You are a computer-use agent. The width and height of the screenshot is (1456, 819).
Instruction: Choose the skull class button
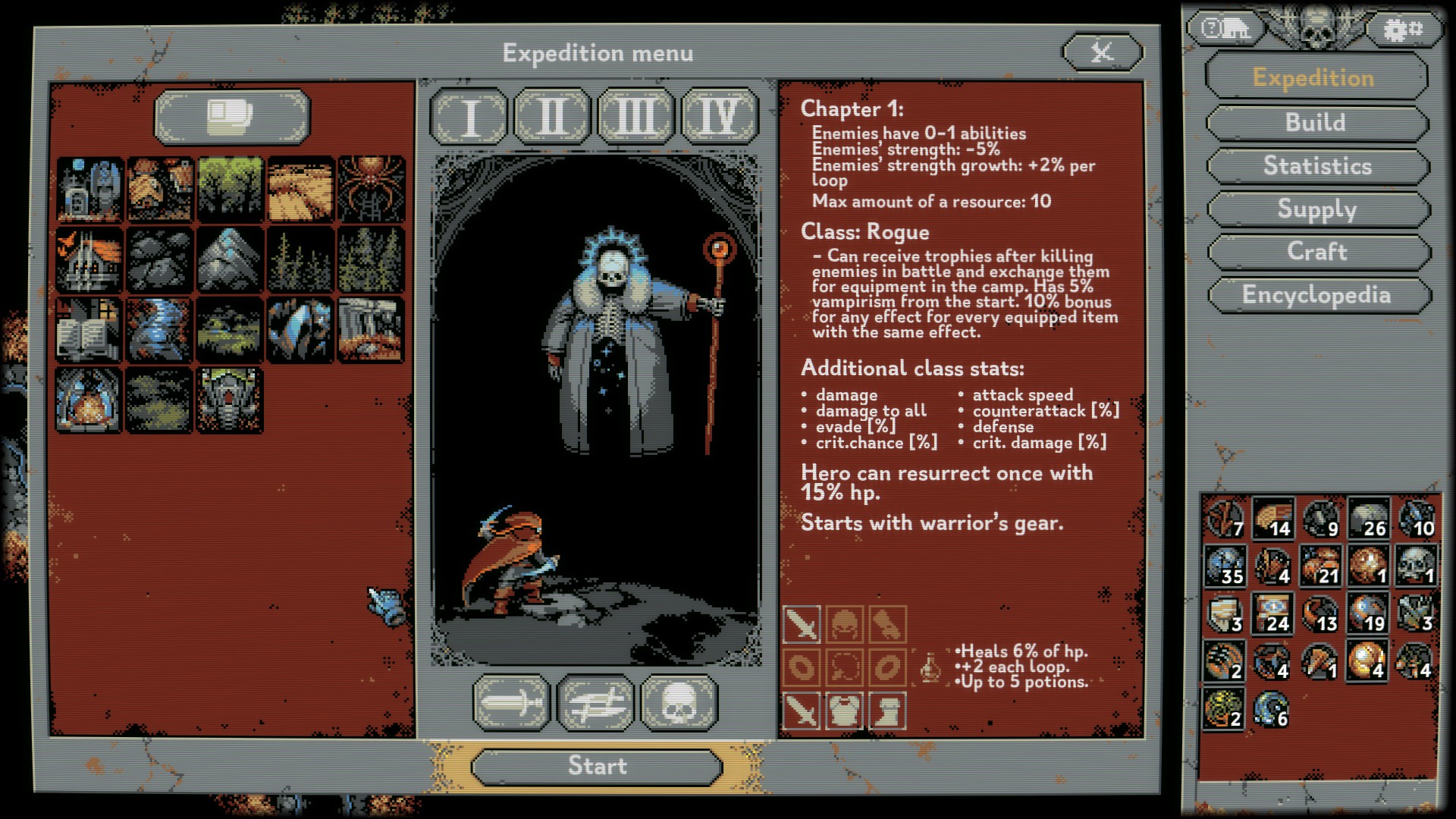679,703
